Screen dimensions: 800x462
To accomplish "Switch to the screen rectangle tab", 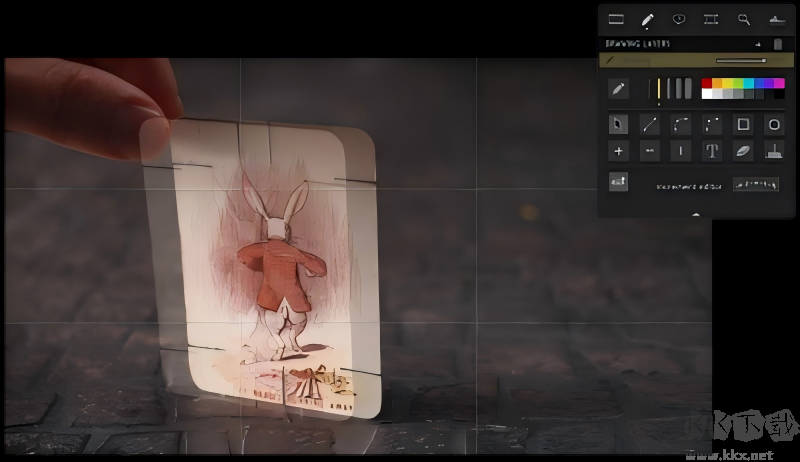I will click(616, 19).
